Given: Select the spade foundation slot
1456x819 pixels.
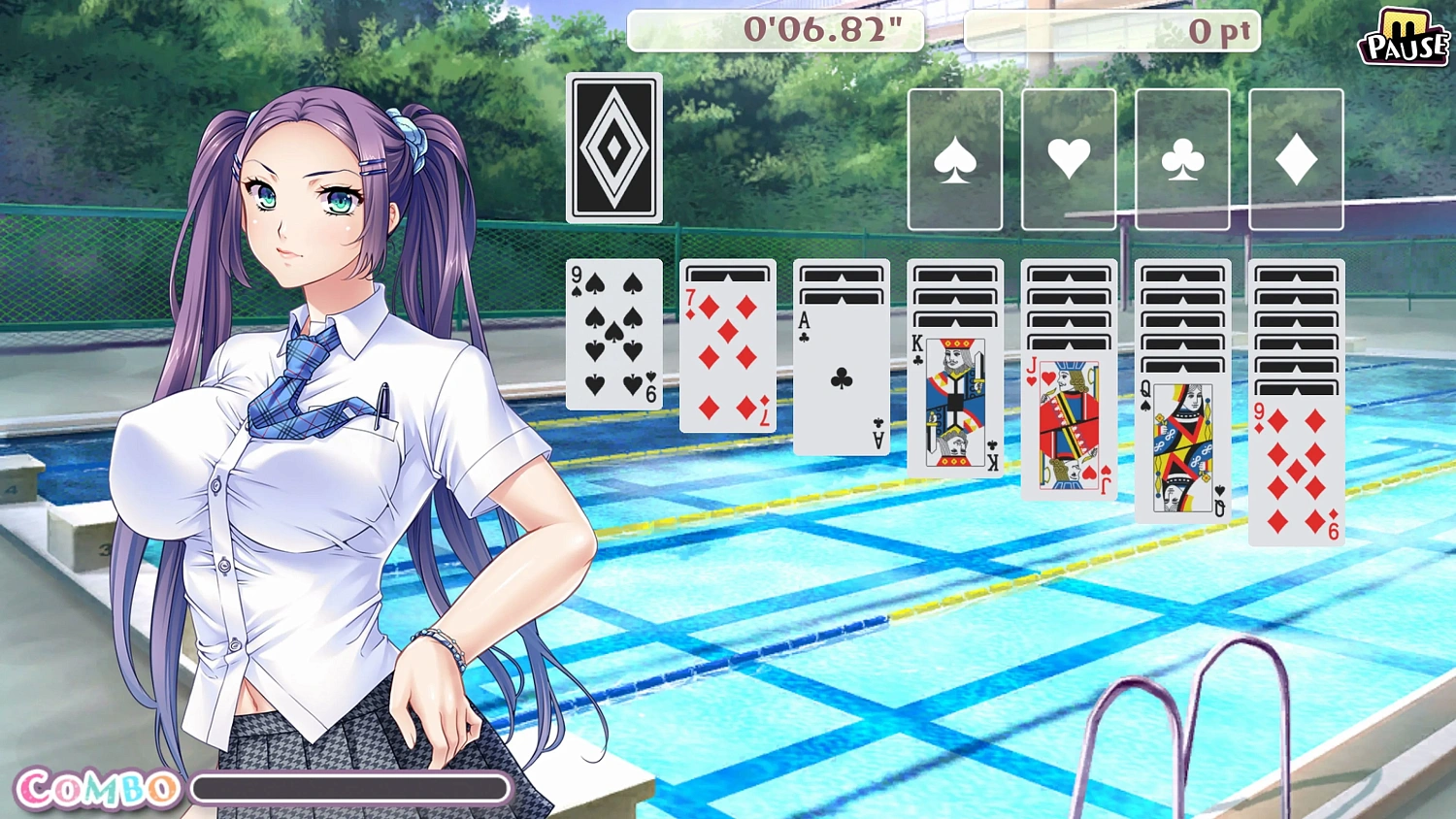Looking at the screenshot, I should pos(954,158).
